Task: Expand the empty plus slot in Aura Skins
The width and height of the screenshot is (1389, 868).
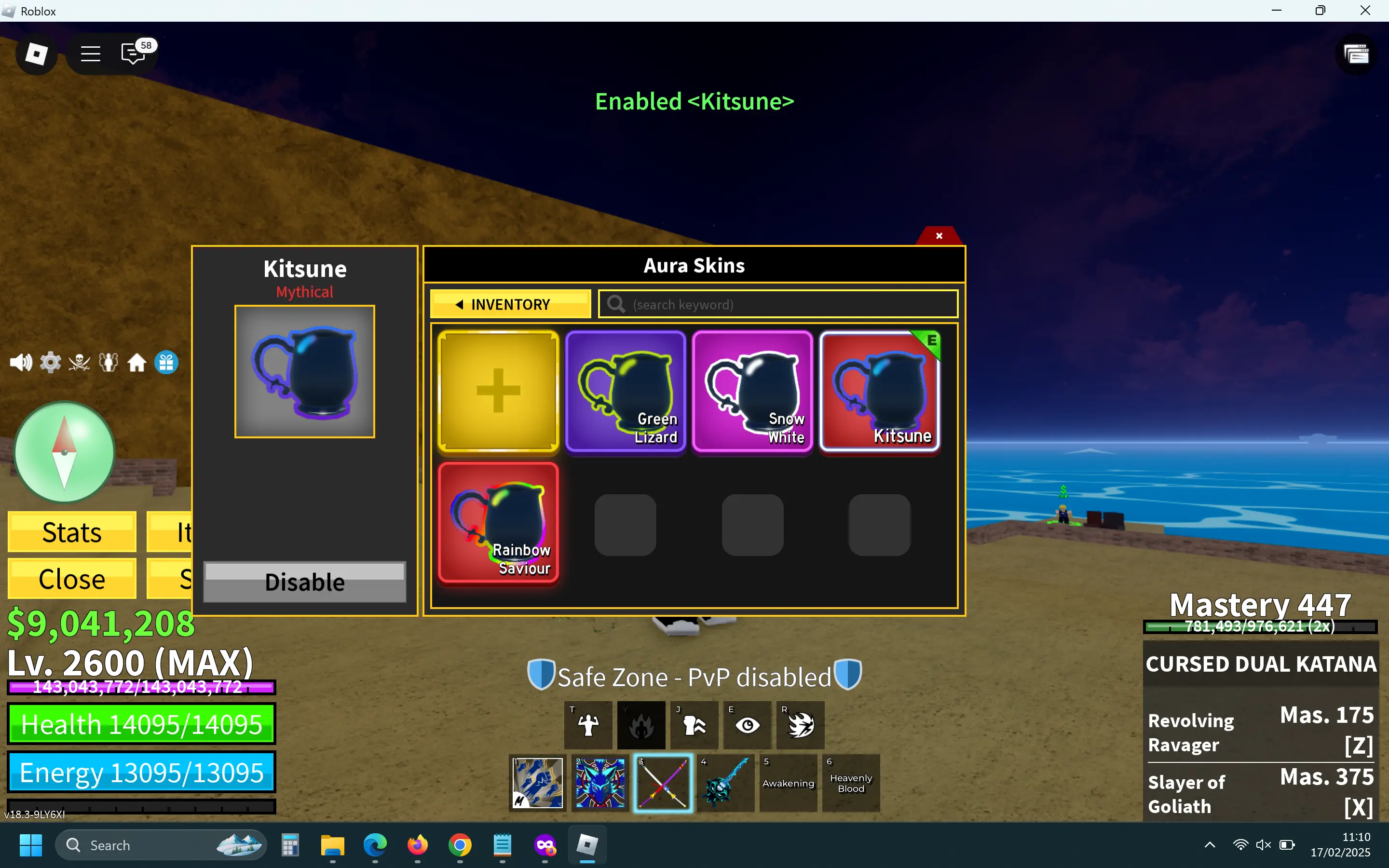Action: click(498, 392)
